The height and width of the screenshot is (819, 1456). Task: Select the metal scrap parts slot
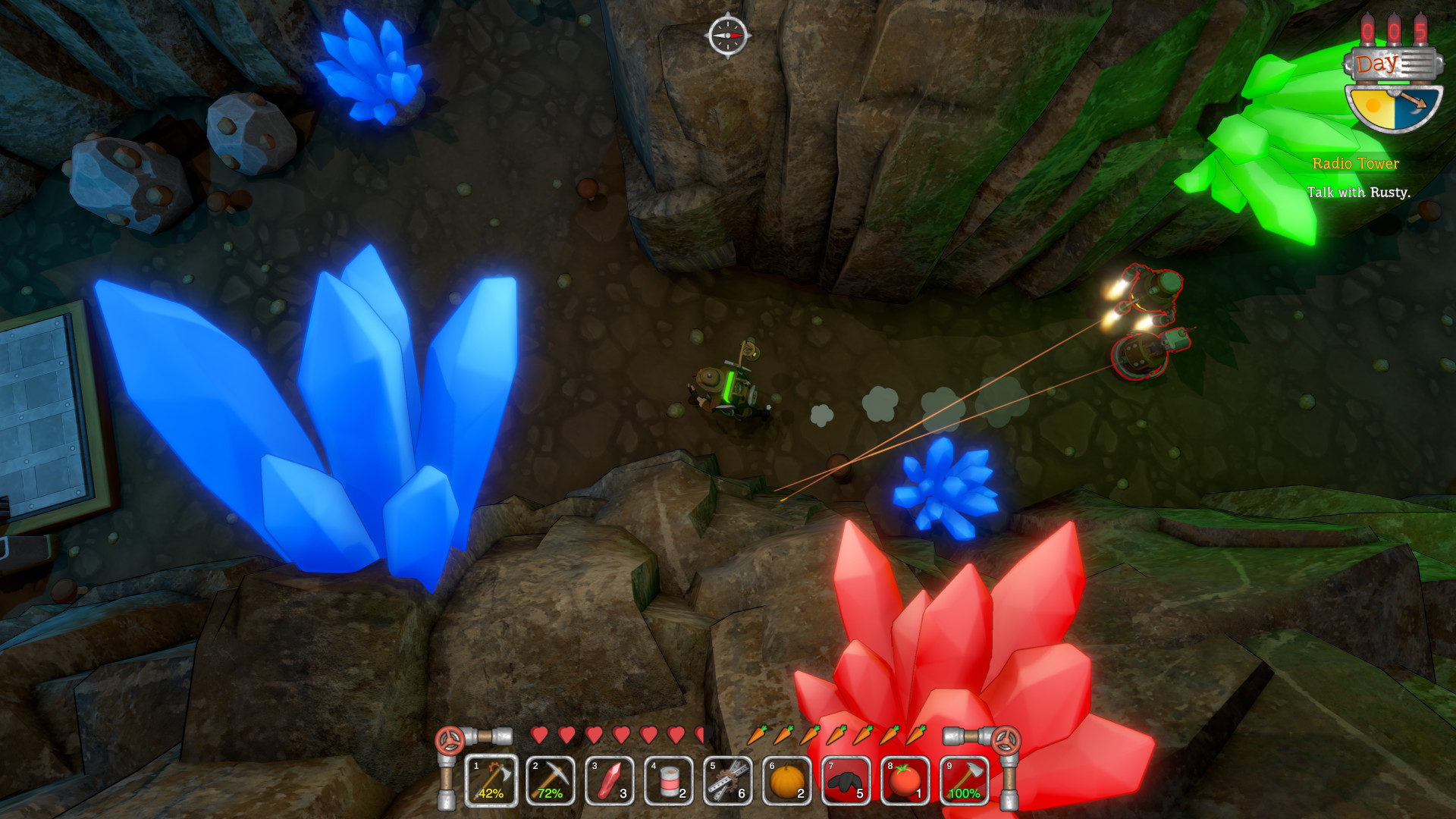click(x=728, y=780)
